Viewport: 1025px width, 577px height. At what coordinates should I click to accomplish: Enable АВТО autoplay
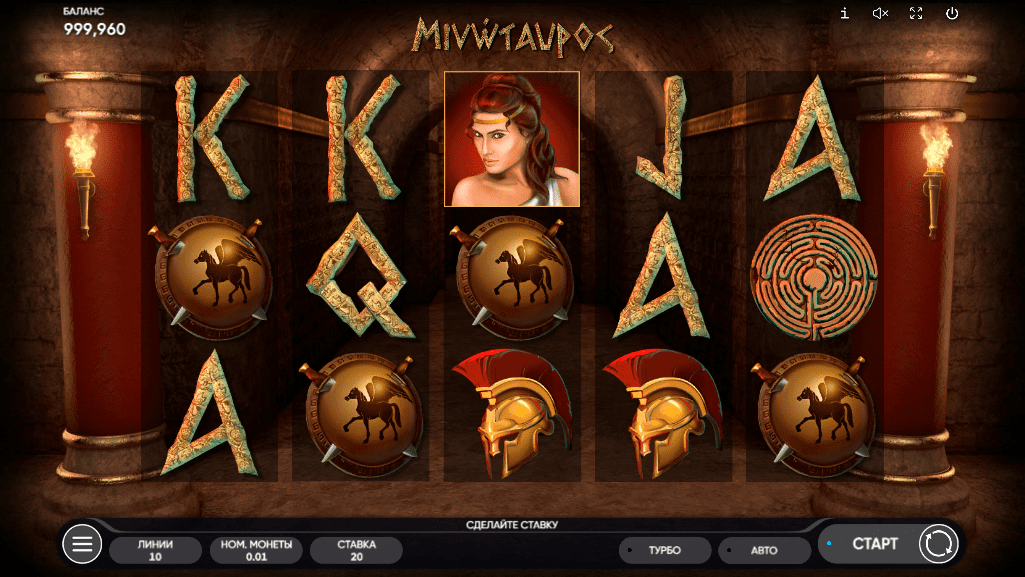click(x=764, y=550)
